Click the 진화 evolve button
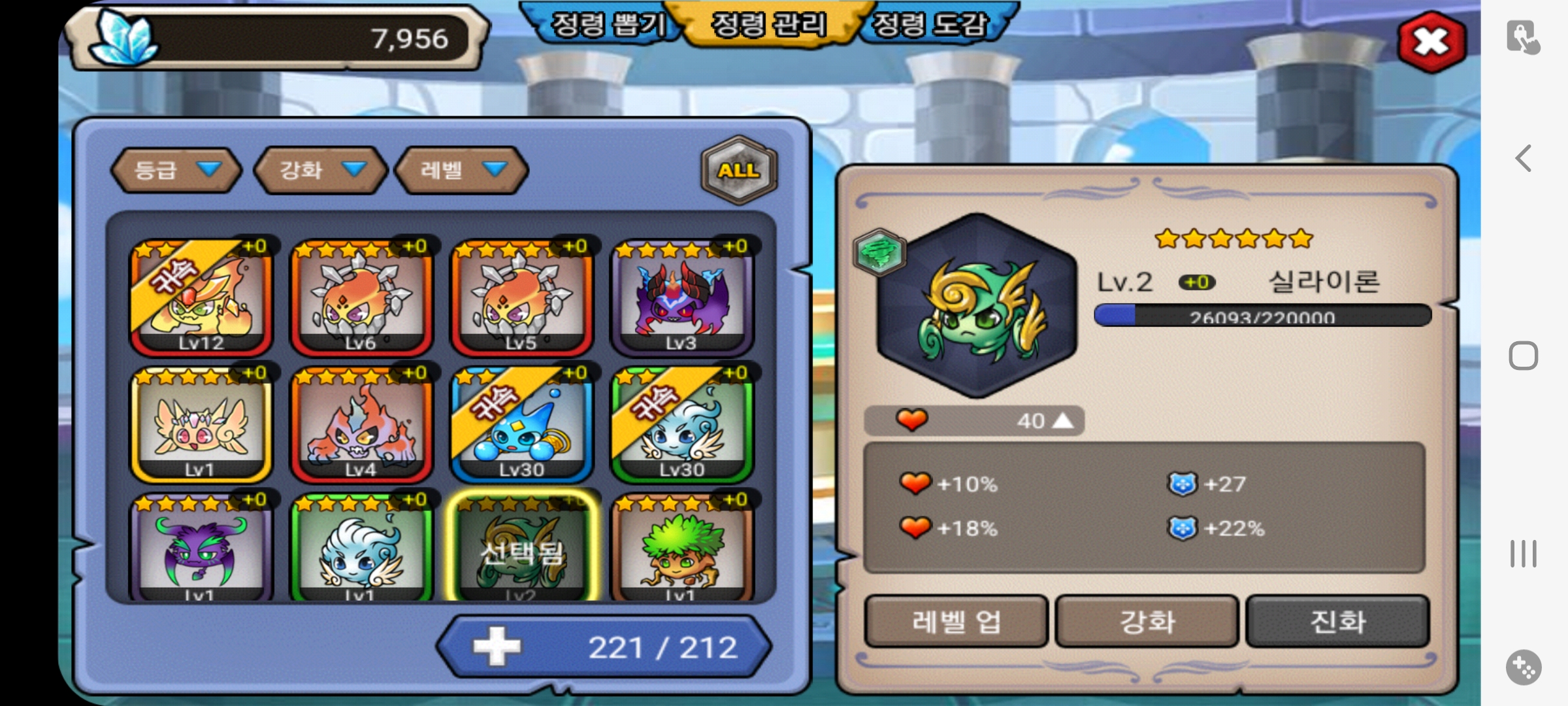 pyautogui.click(x=1337, y=622)
